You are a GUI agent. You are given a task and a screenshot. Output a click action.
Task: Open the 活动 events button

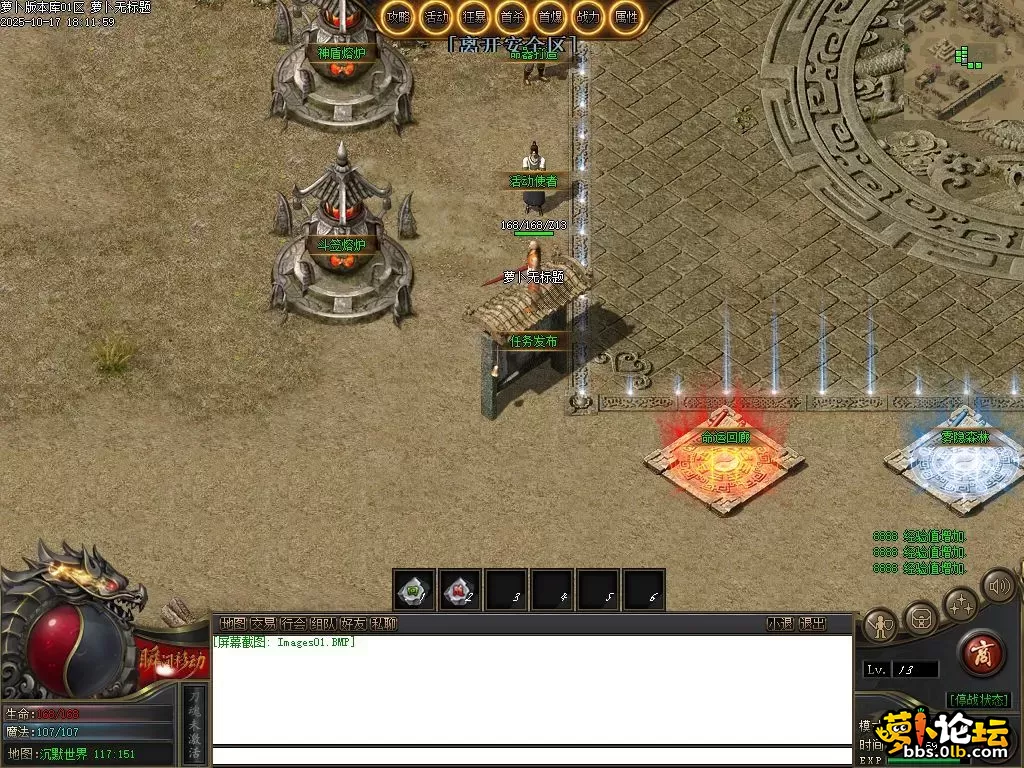[436, 17]
